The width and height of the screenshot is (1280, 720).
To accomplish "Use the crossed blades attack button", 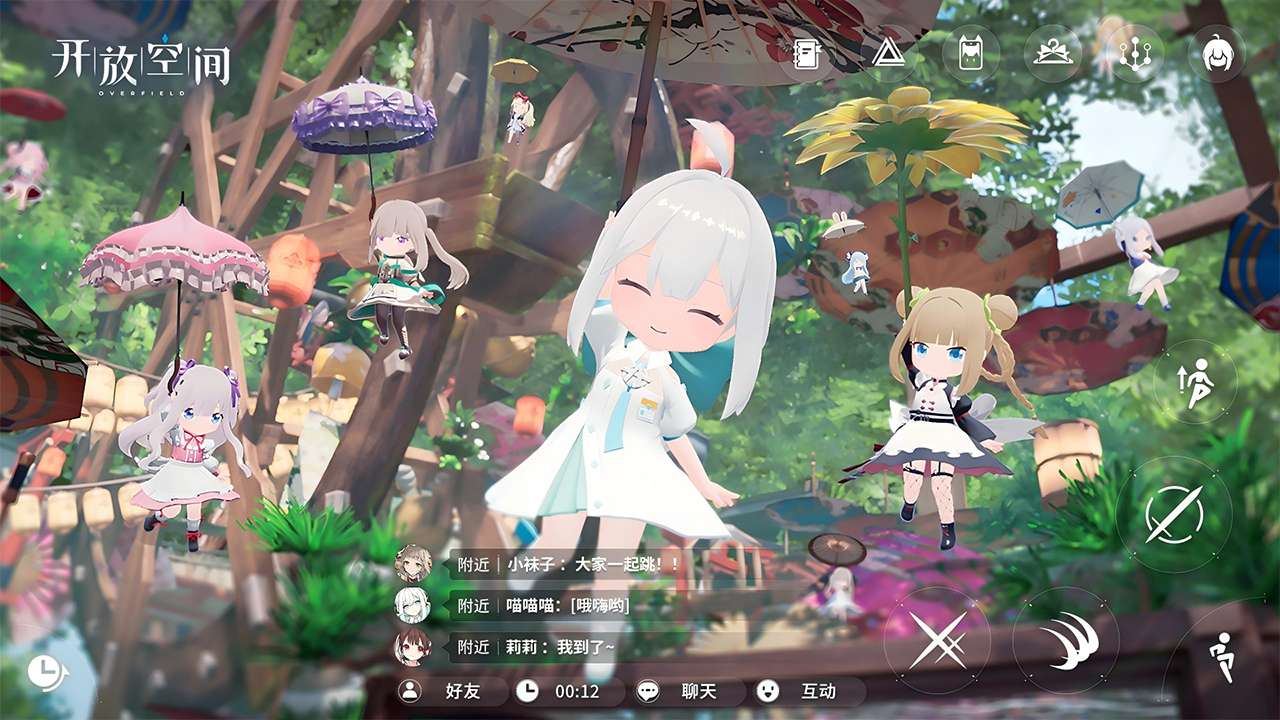I will point(937,640).
